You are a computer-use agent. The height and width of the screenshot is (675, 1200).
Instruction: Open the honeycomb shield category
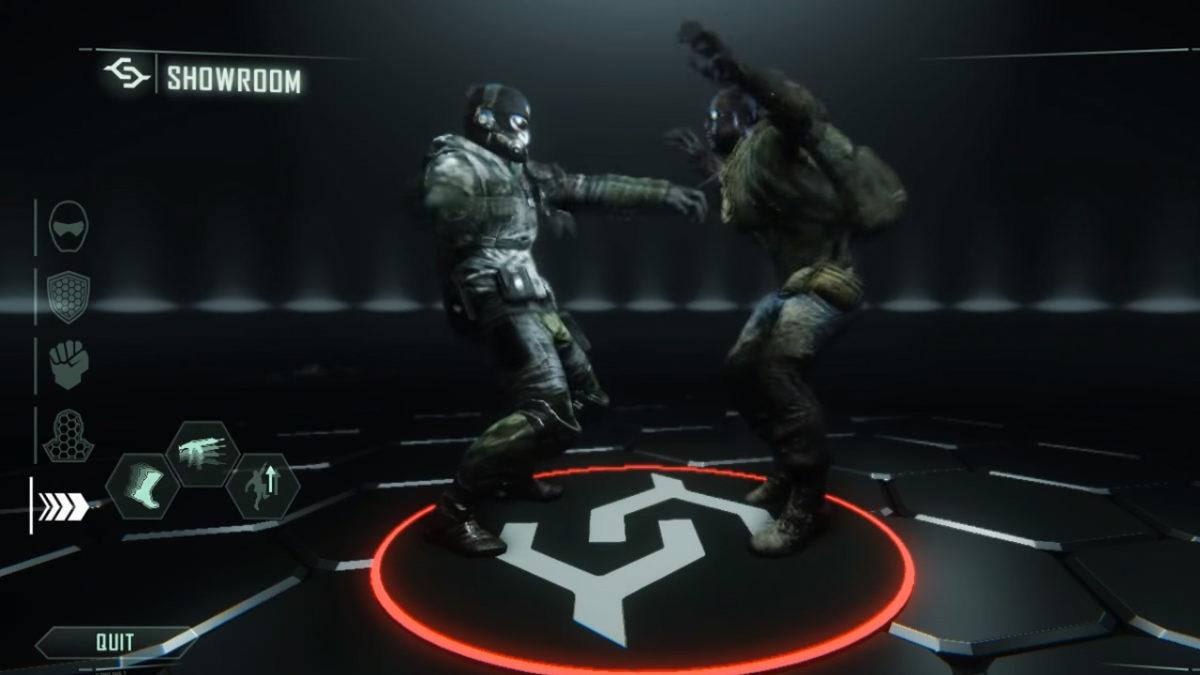[x=68, y=295]
